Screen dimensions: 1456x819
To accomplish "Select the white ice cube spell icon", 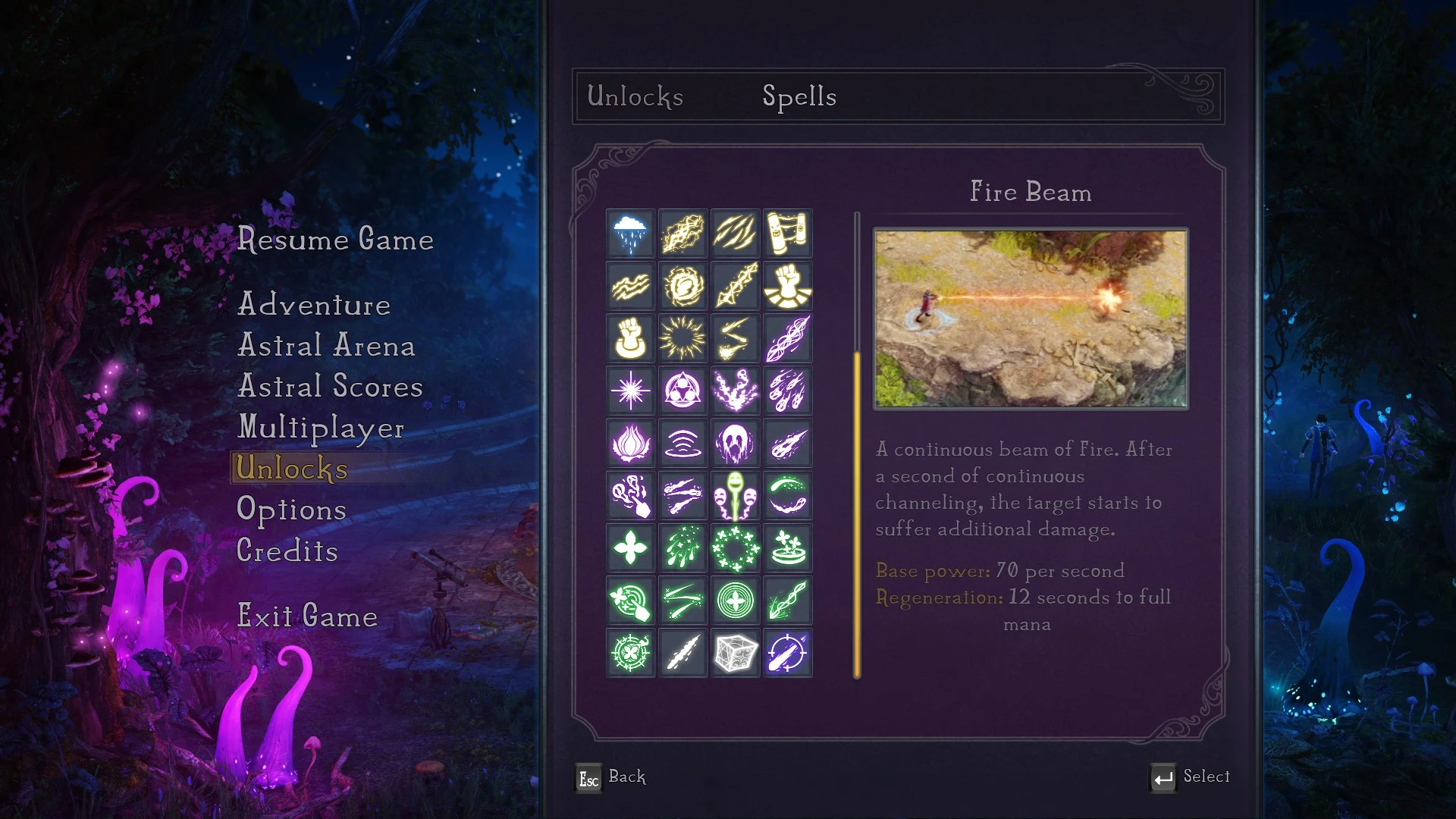I will [735, 653].
